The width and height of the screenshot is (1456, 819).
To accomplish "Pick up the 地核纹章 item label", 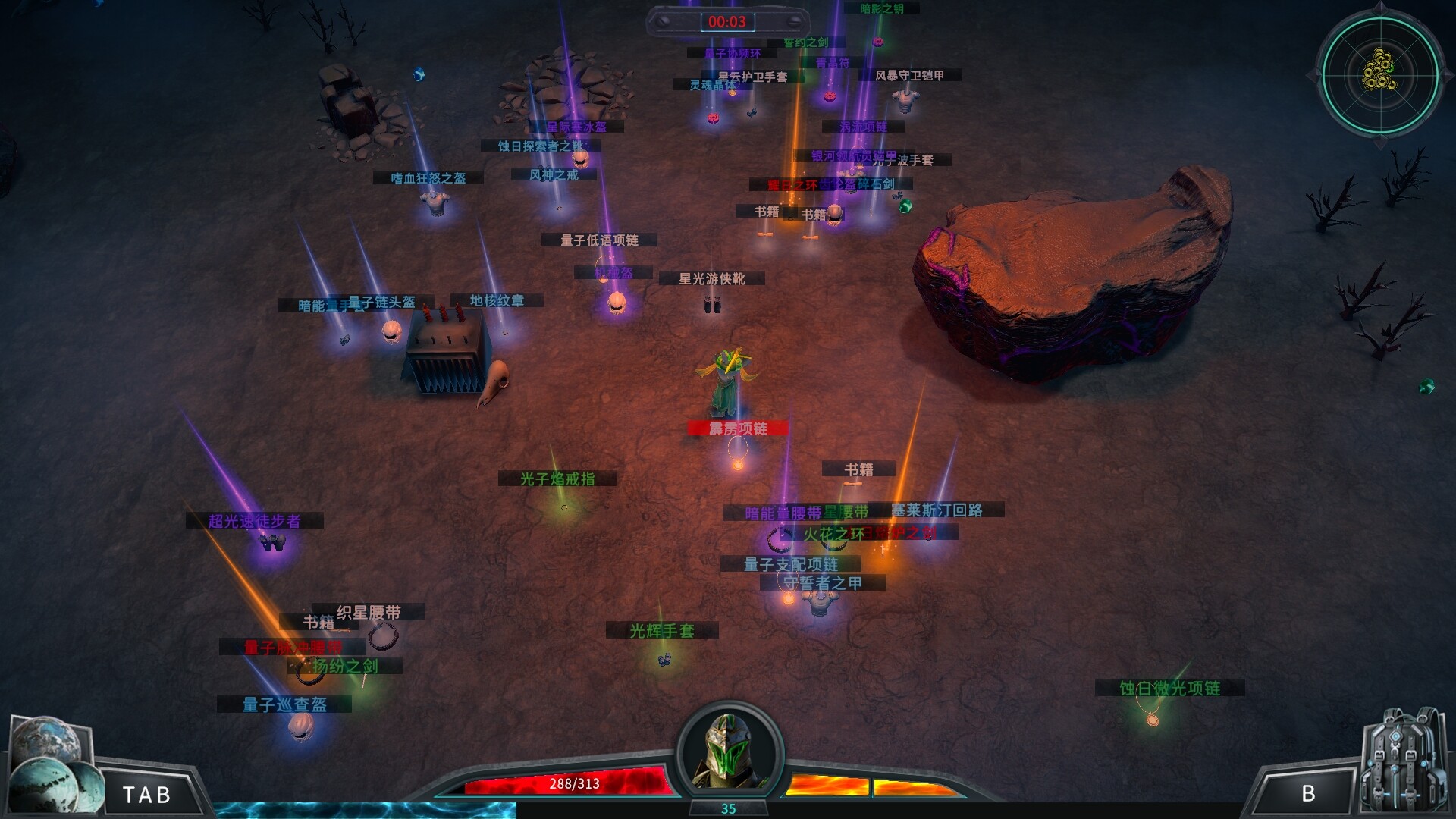I will [x=497, y=300].
